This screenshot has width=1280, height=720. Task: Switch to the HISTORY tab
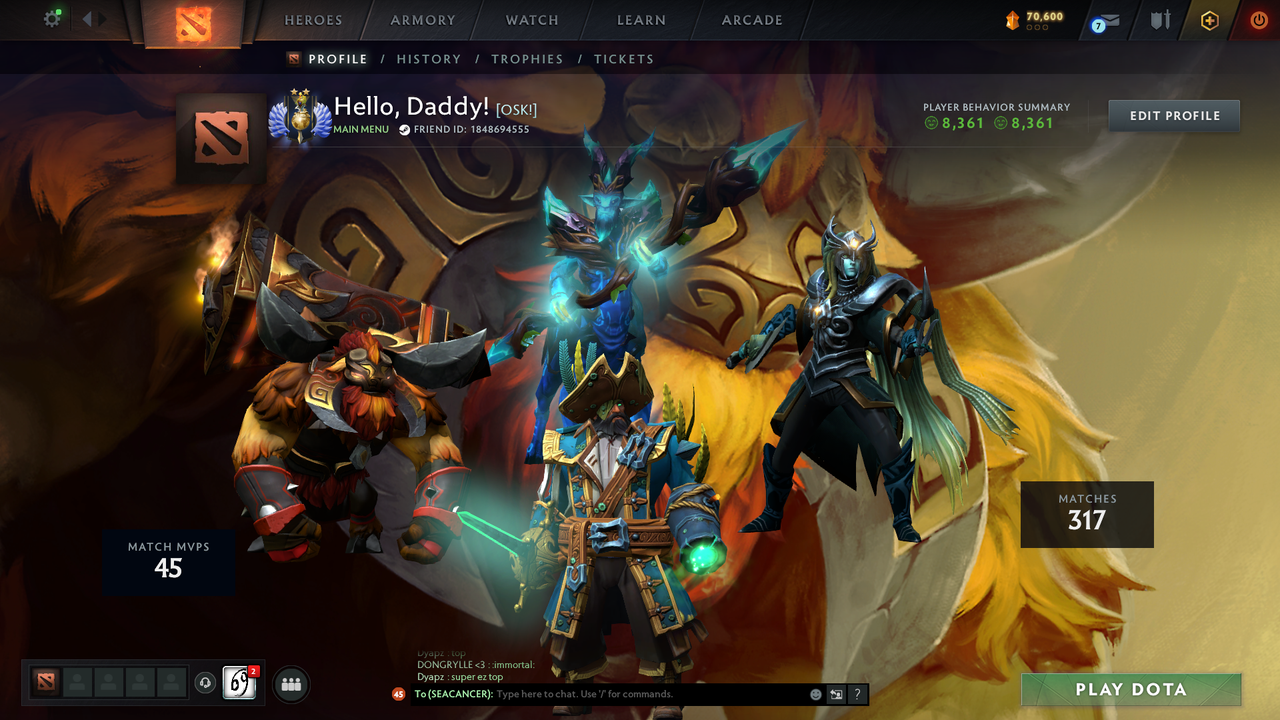(429, 59)
